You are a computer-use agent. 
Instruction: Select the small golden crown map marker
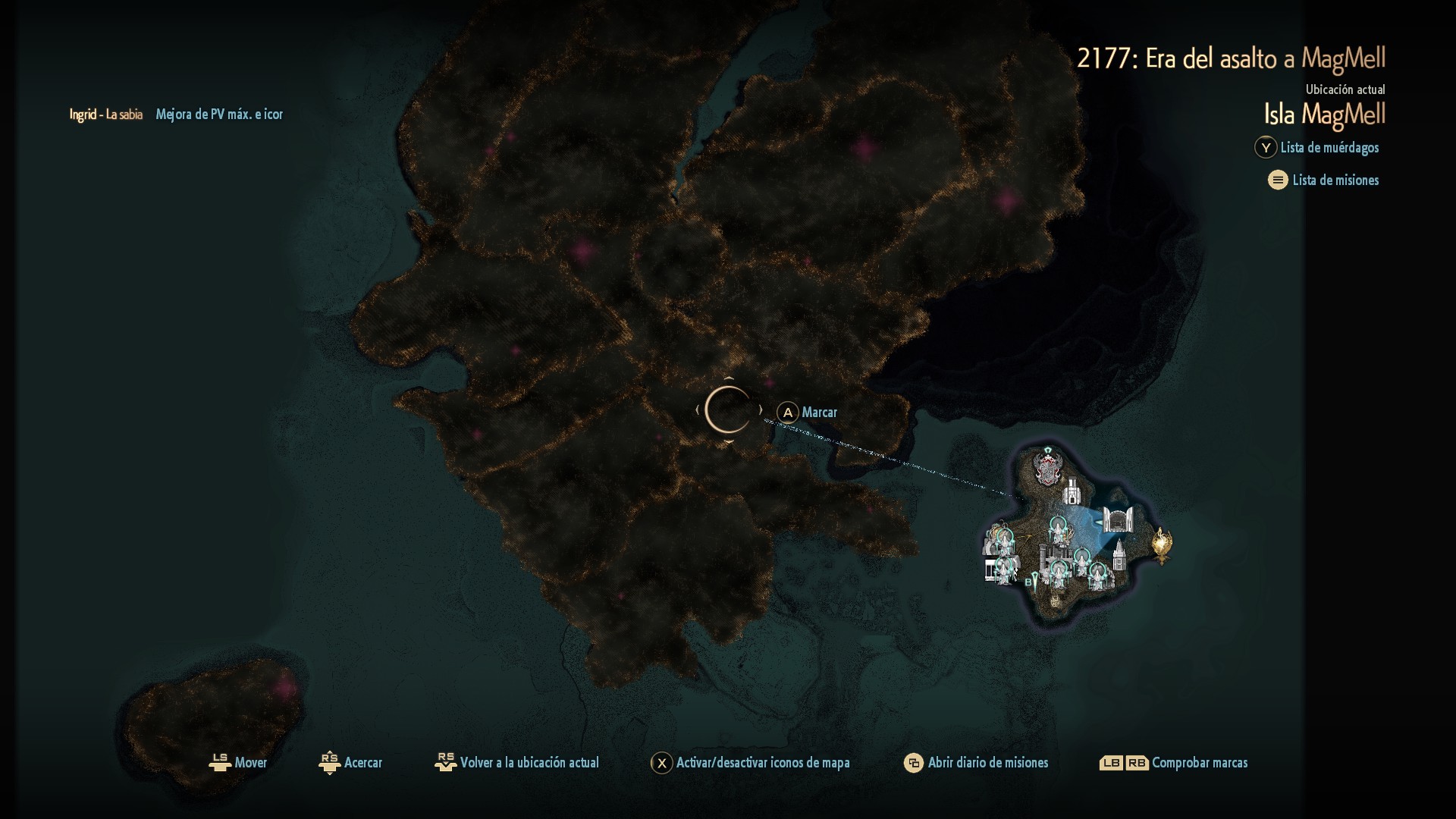1055,601
